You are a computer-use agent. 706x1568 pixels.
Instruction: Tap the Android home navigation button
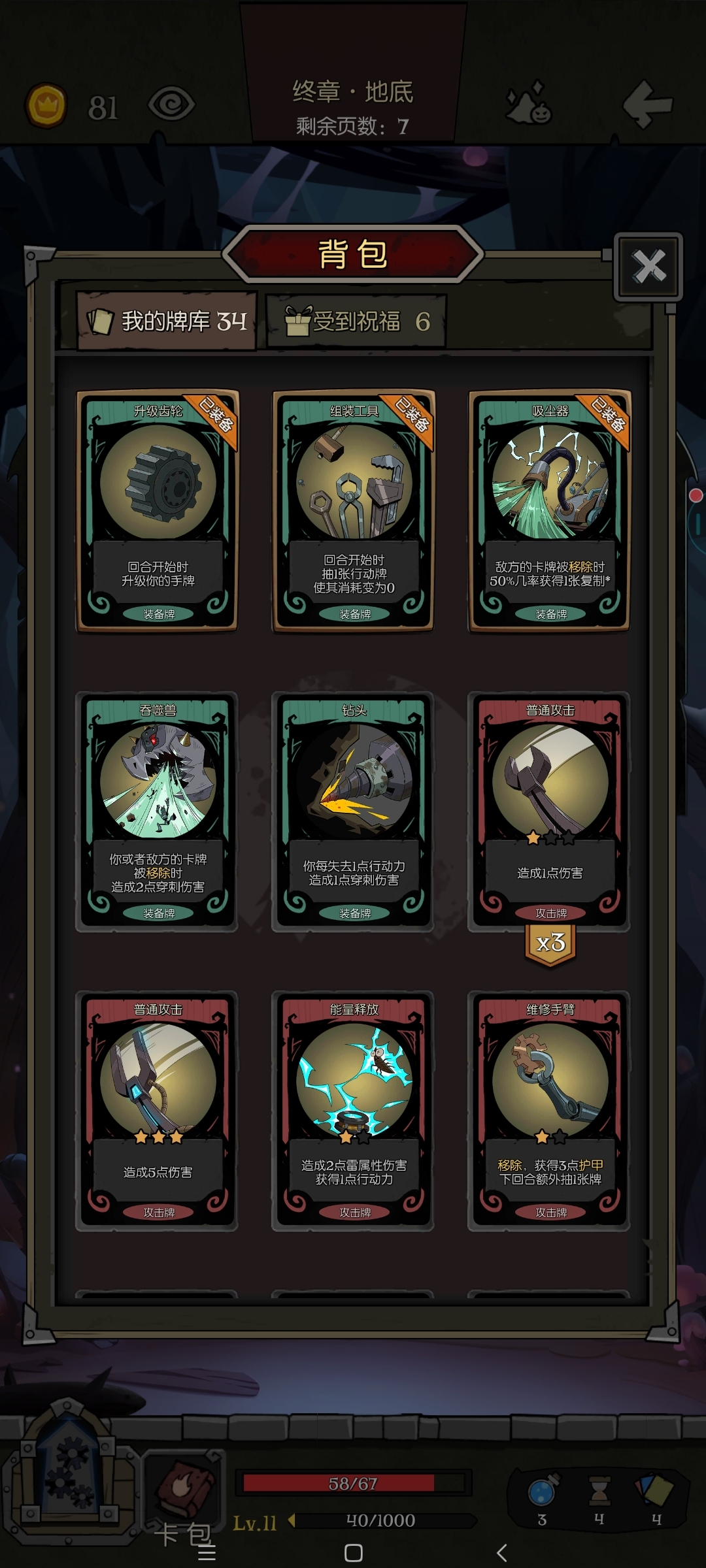(x=354, y=1553)
